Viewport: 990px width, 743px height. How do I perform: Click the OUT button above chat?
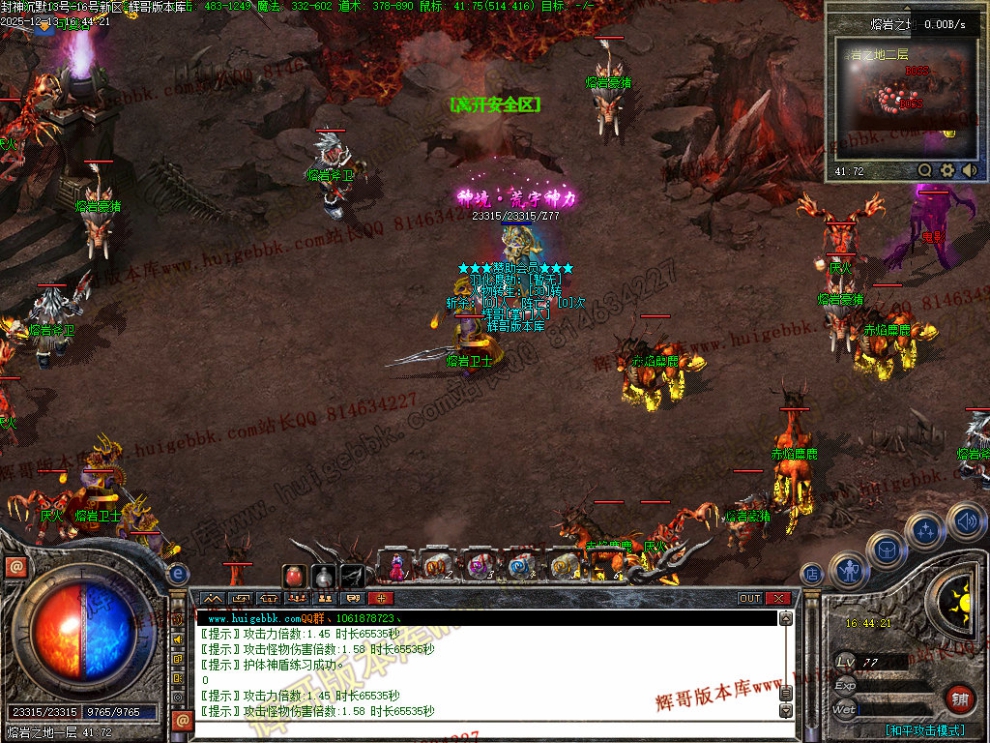point(750,598)
